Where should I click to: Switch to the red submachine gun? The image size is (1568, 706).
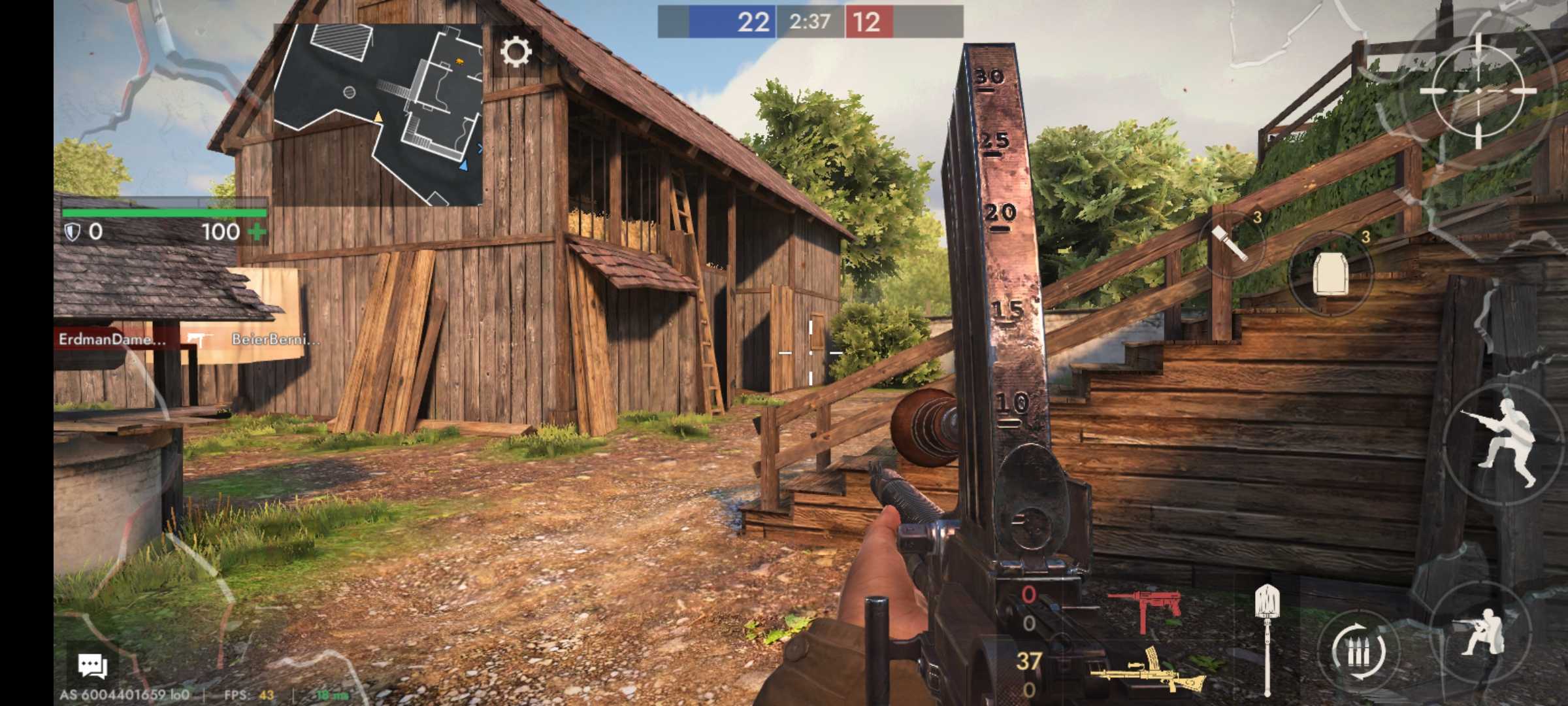click(1145, 609)
